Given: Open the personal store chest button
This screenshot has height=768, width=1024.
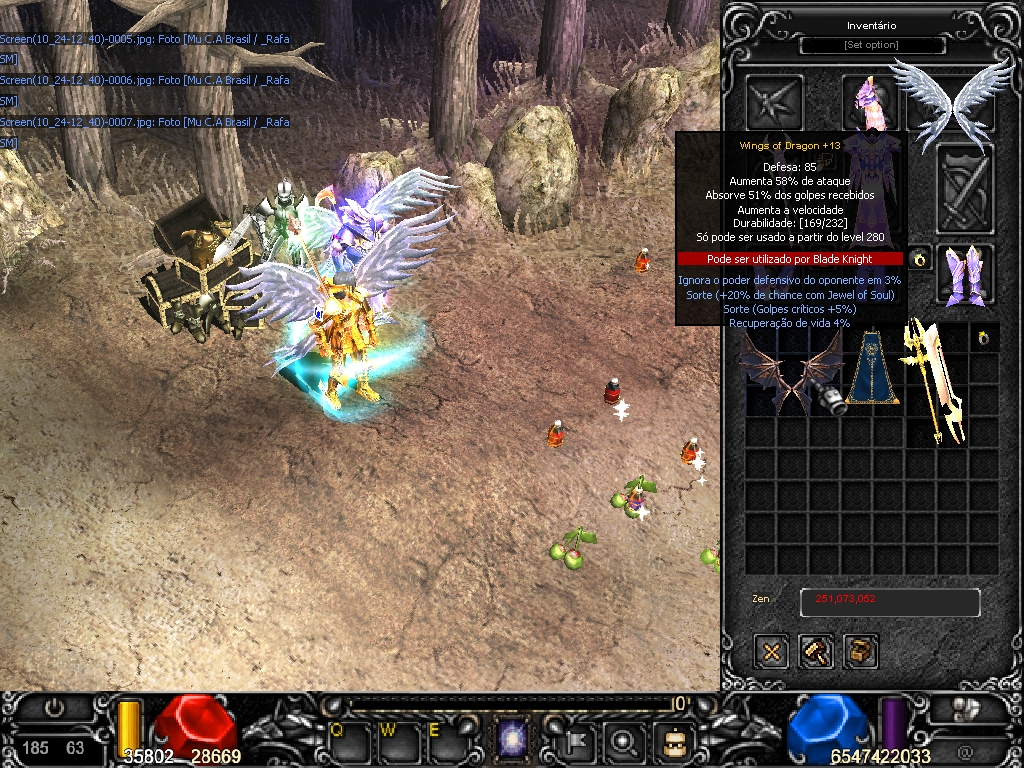Looking at the screenshot, I should click(x=860, y=652).
